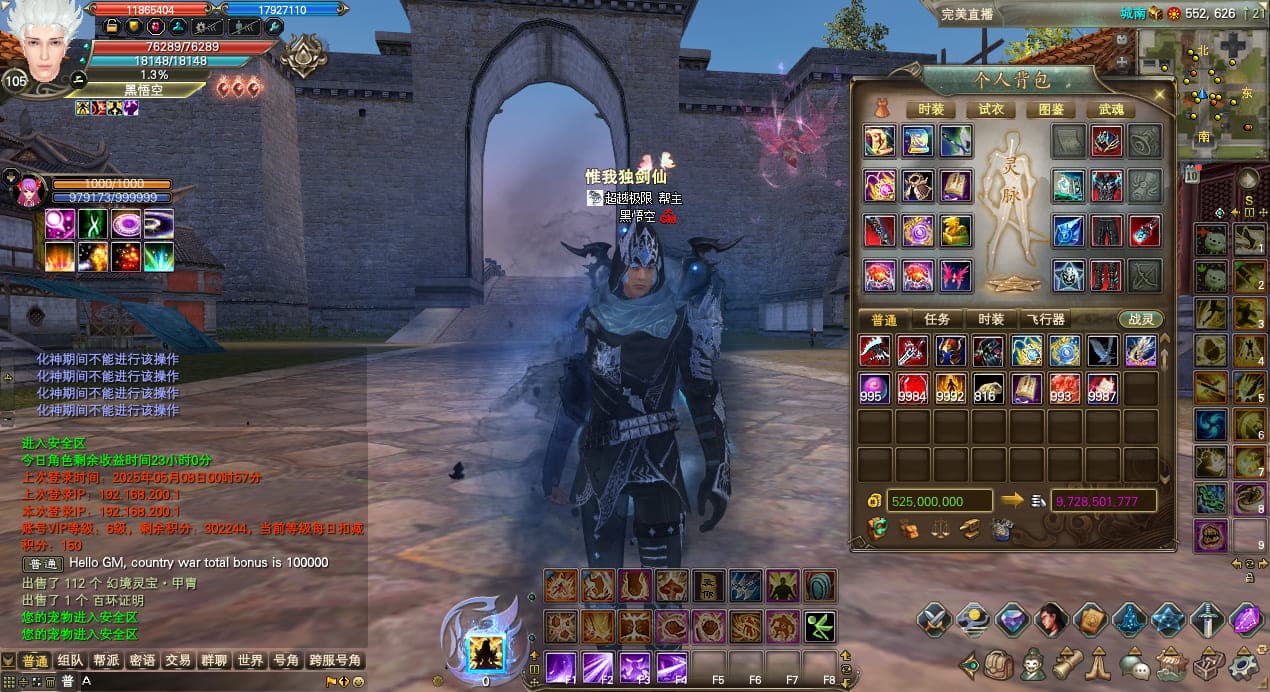Screen dimensions: 1270x692
Task: Open the 飞行器 bag tab
Action: tap(1046, 319)
